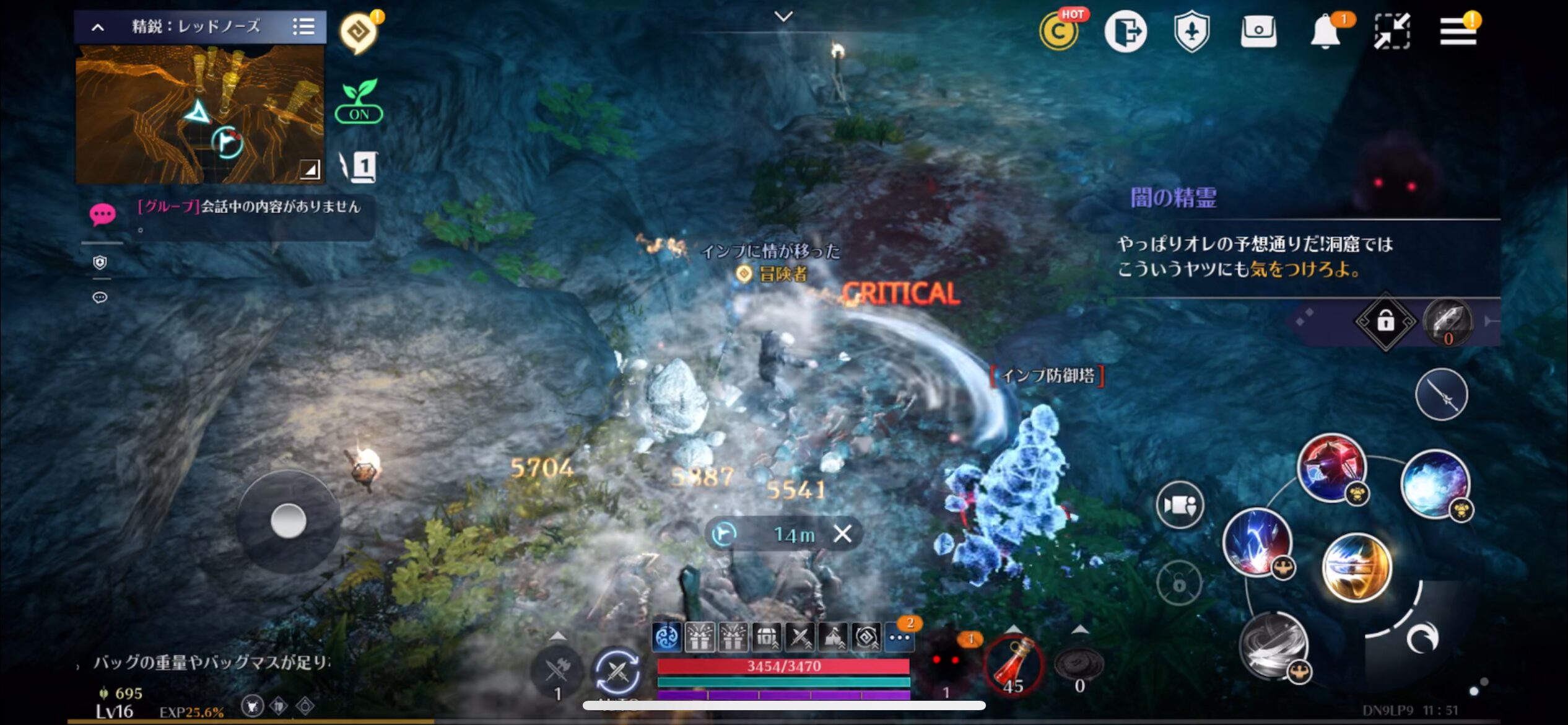
Task: Collapse the quest tracker arrow
Action: tap(98, 27)
